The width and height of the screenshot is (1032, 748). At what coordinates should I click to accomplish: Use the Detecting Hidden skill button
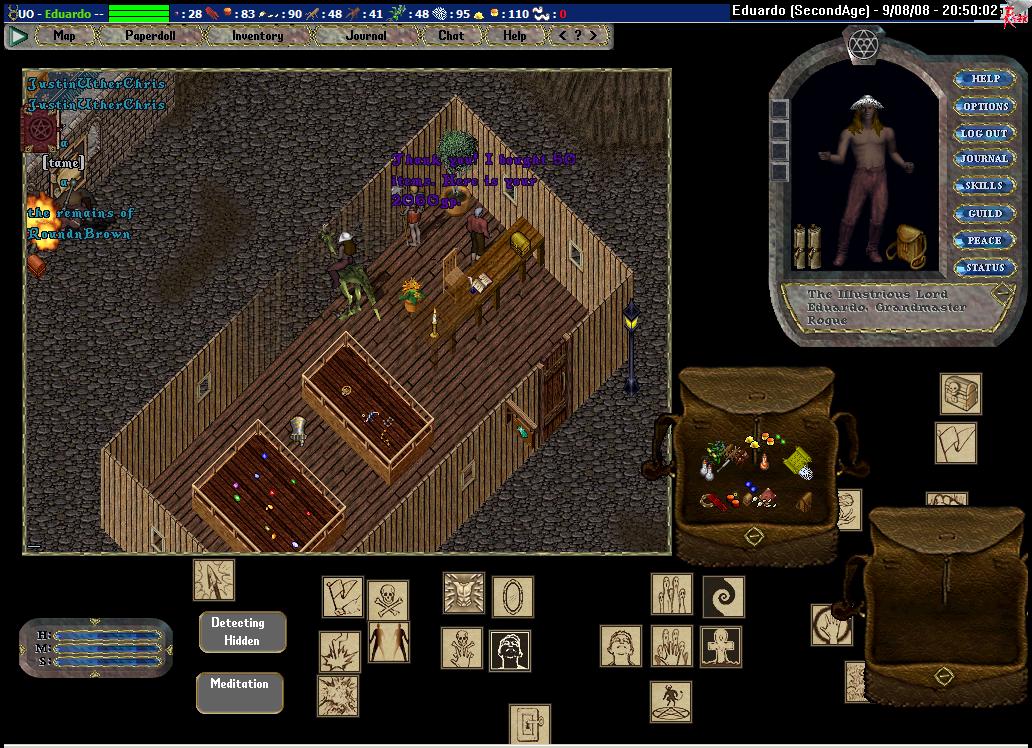tap(242, 632)
